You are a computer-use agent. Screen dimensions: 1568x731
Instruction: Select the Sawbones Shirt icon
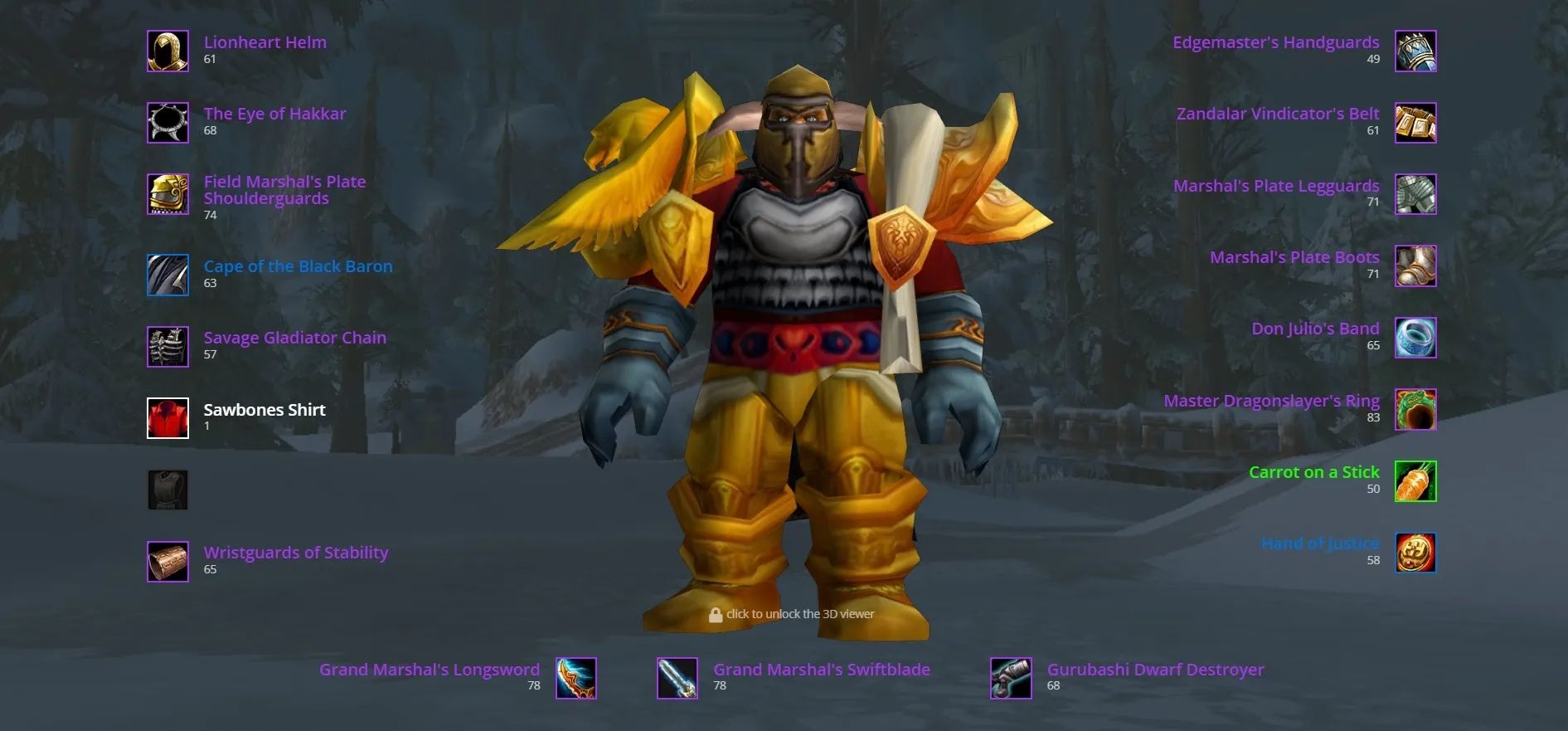click(x=167, y=418)
